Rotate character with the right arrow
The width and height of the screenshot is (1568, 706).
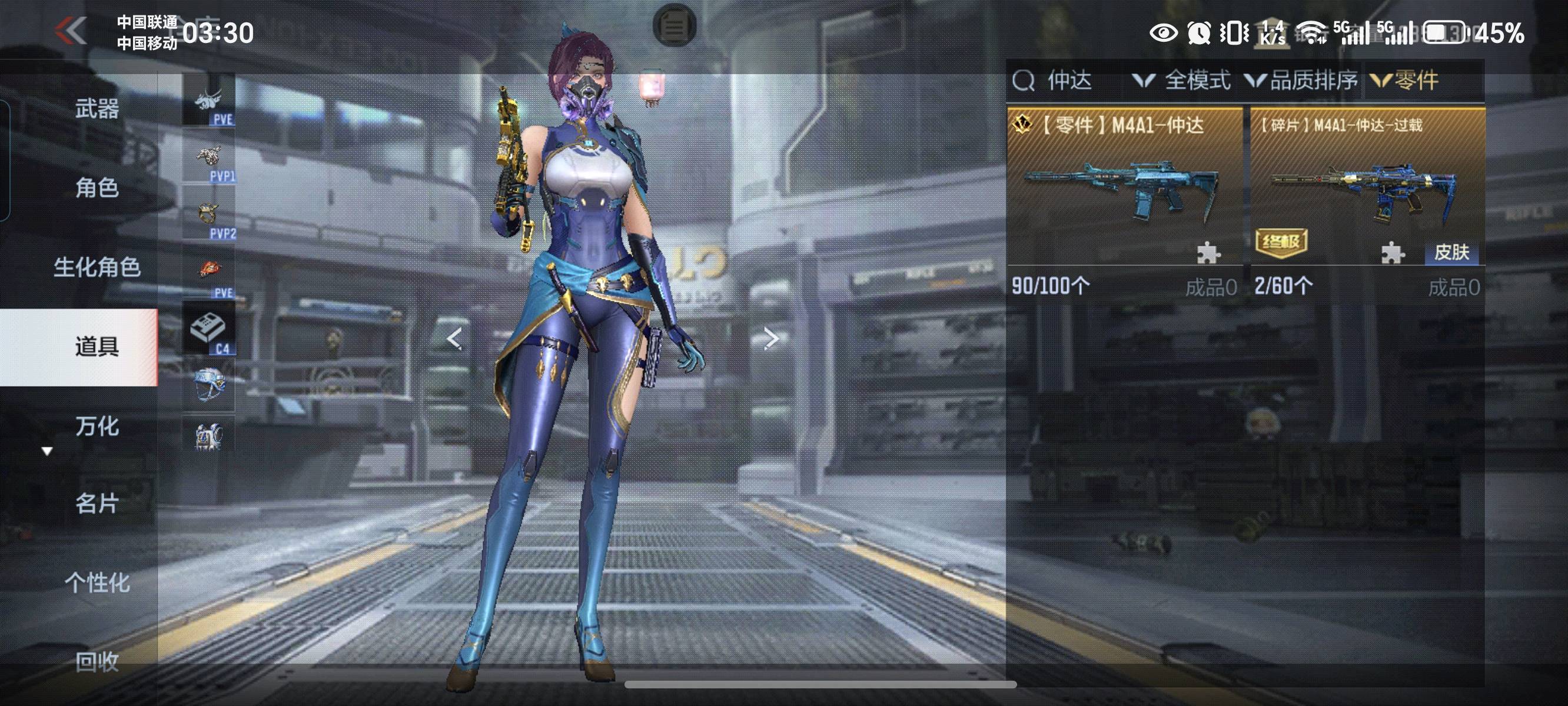click(770, 338)
